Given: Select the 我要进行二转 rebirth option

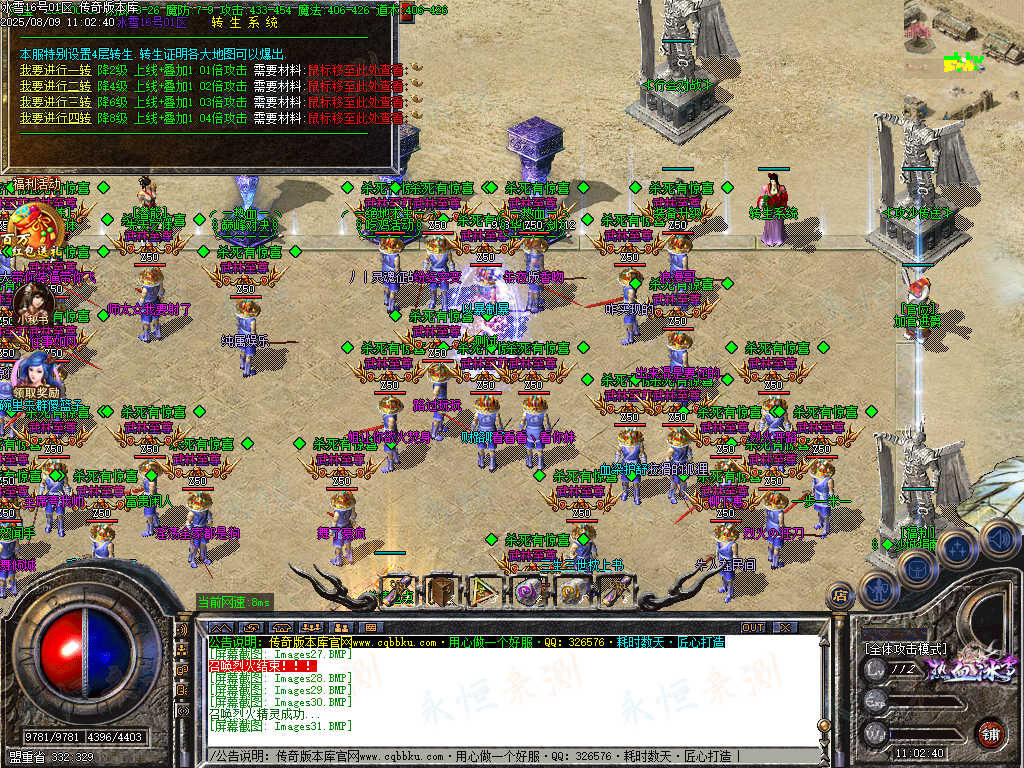Looking at the screenshot, I should (55, 86).
